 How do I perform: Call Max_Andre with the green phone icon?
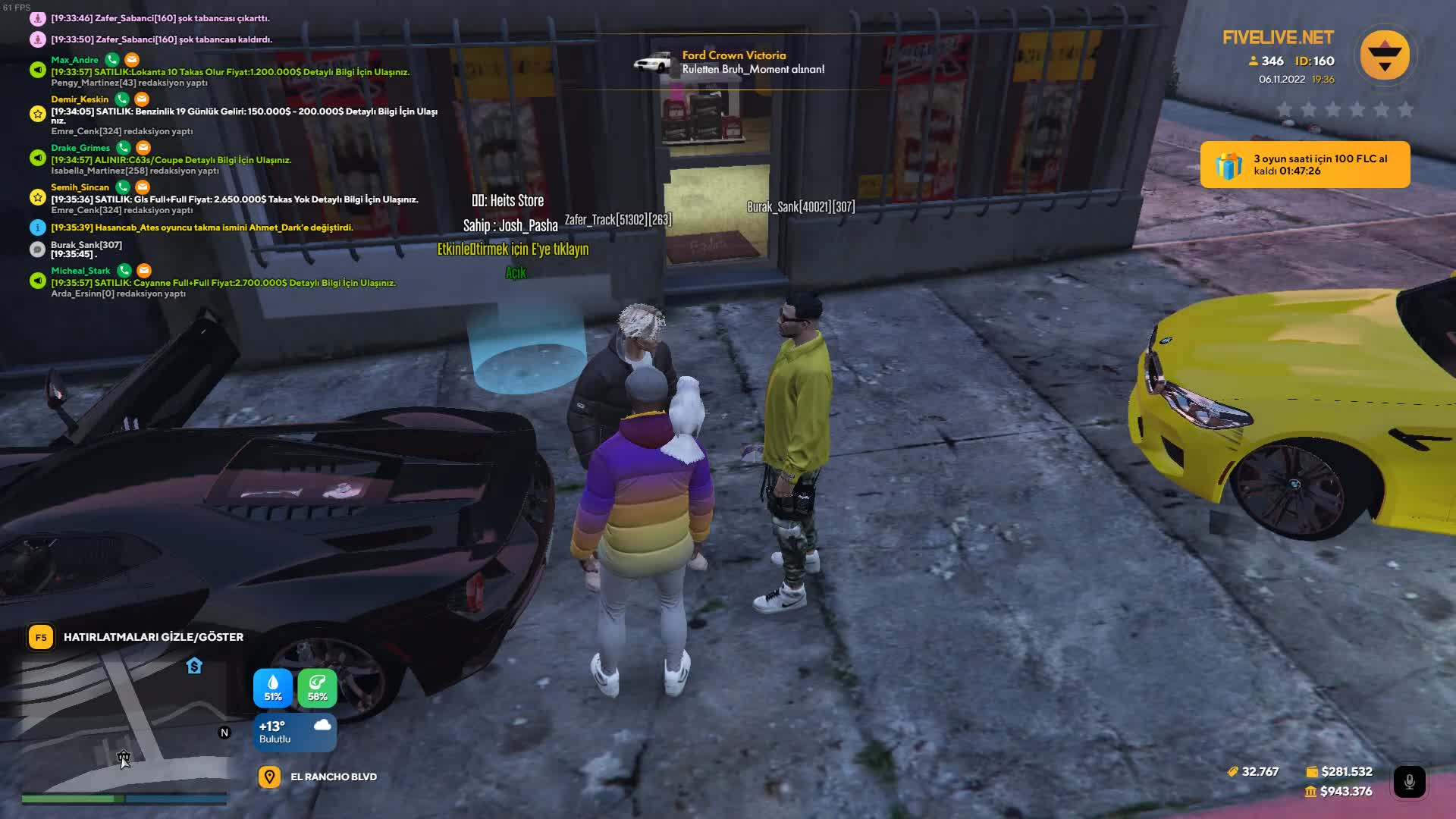(x=112, y=59)
